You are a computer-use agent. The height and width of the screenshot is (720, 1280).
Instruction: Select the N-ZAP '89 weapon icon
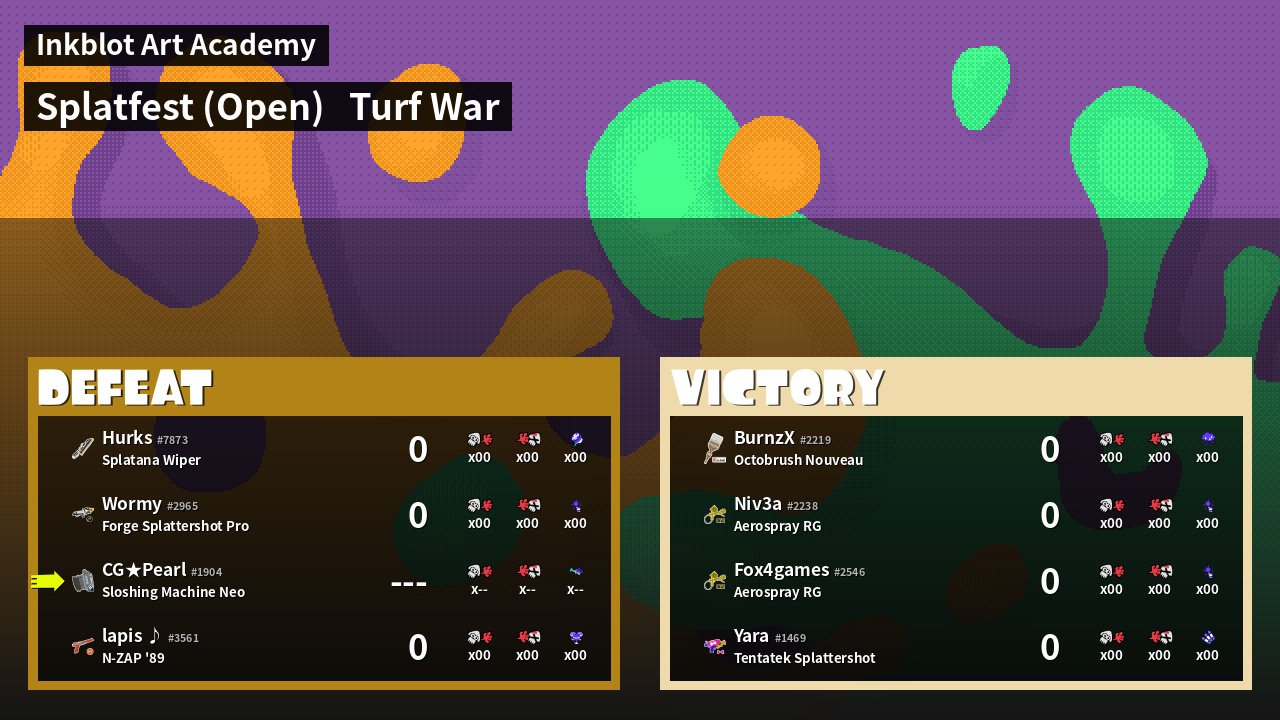82,647
